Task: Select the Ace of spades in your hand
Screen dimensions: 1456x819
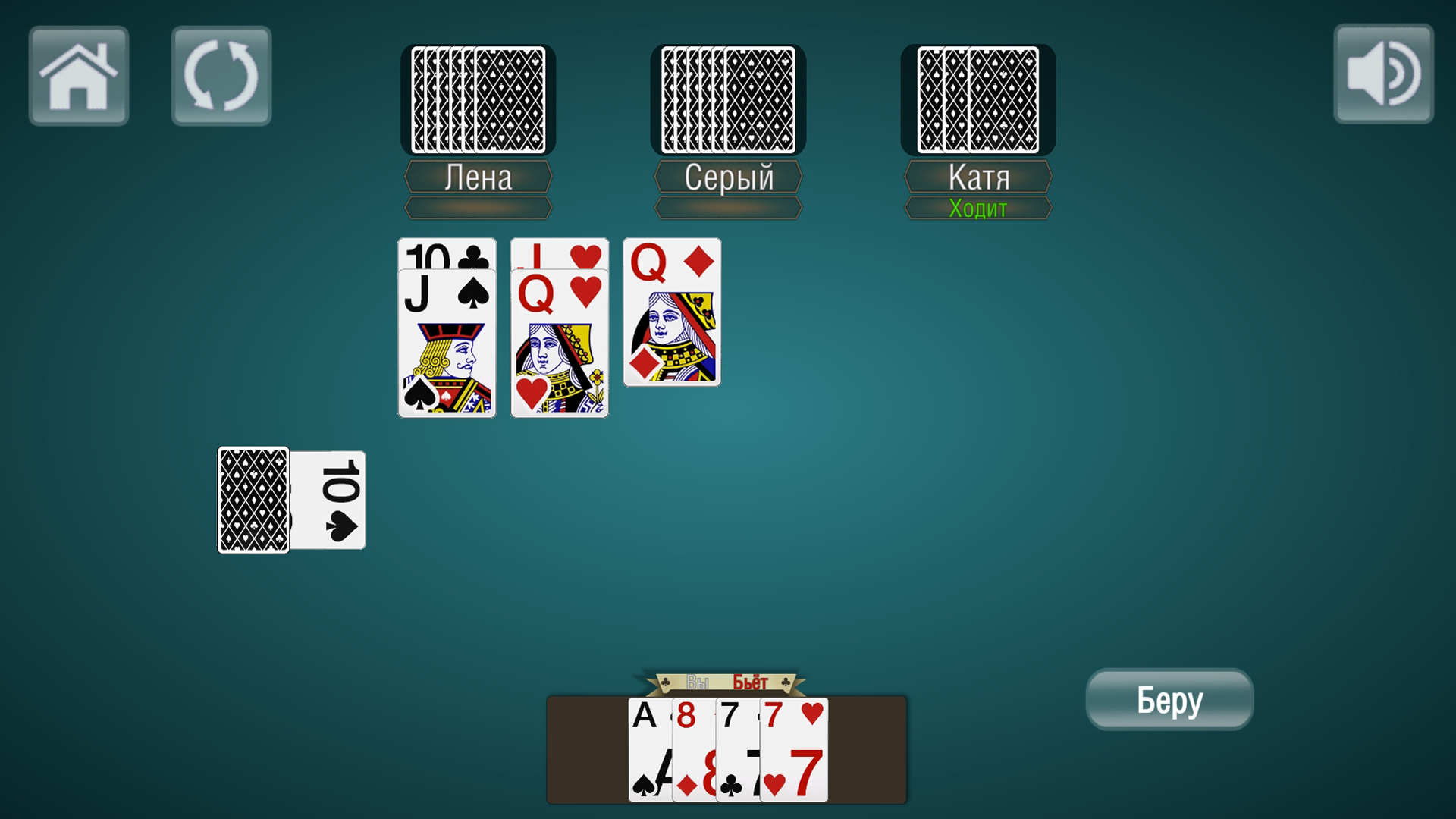Action: coord(648,751)
